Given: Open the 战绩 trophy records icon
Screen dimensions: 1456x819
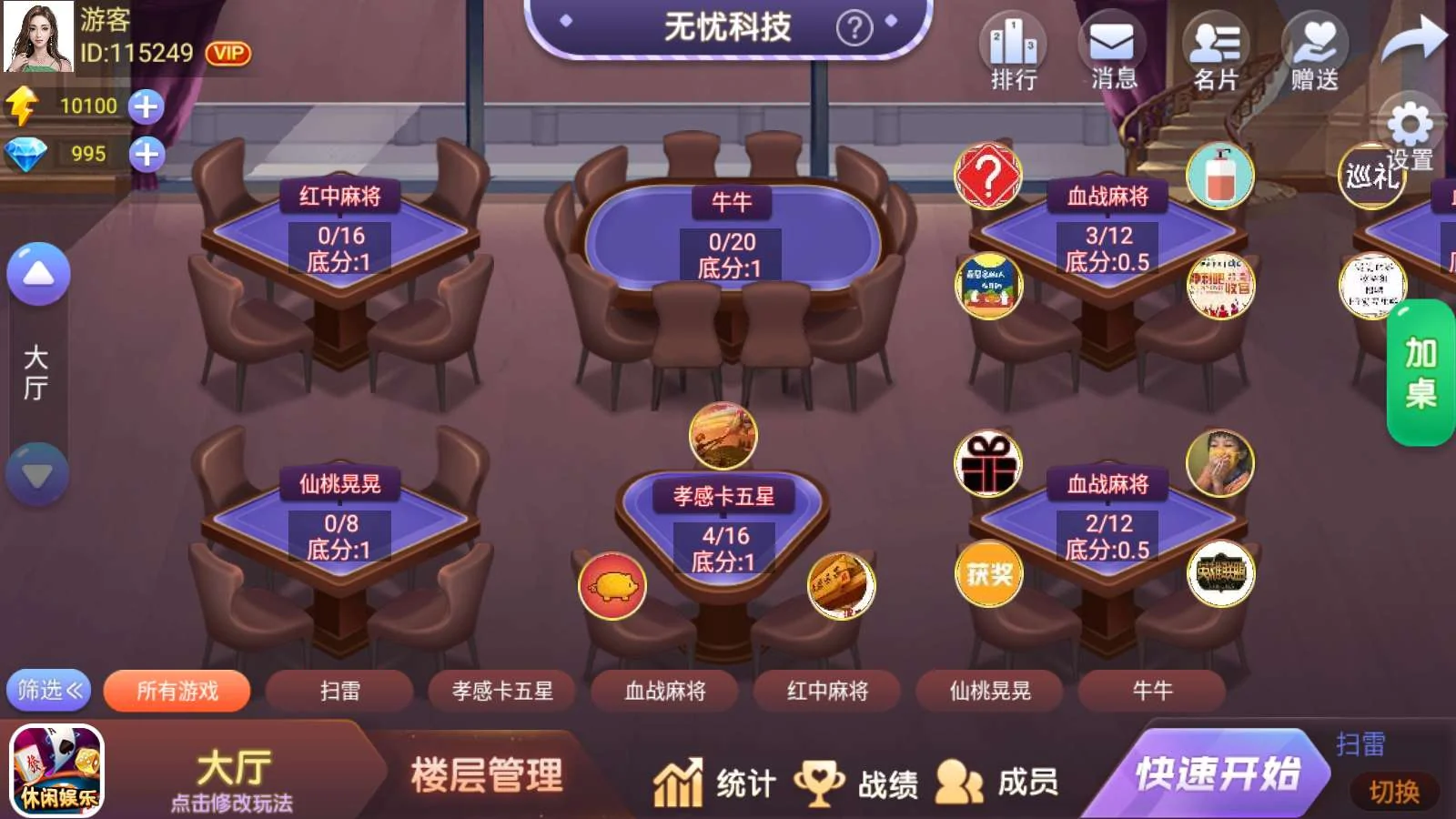Looking at the screenshot, I should coord(821,781).
